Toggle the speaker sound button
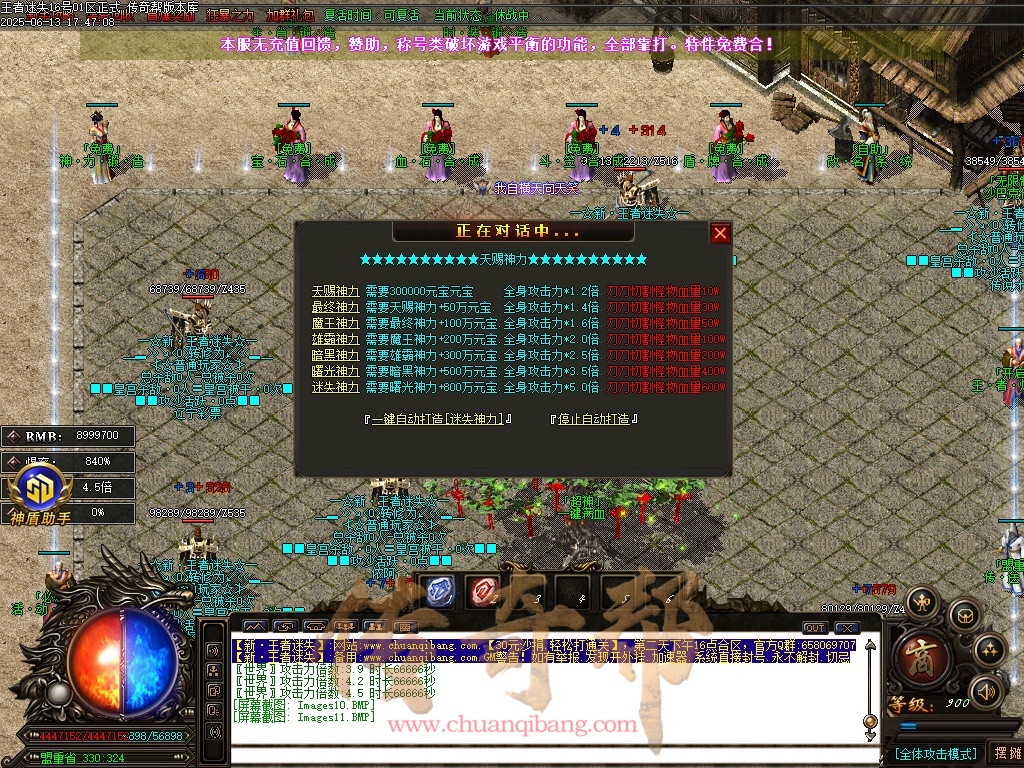Screen dimensions: 1024x768 pos(986,691)
